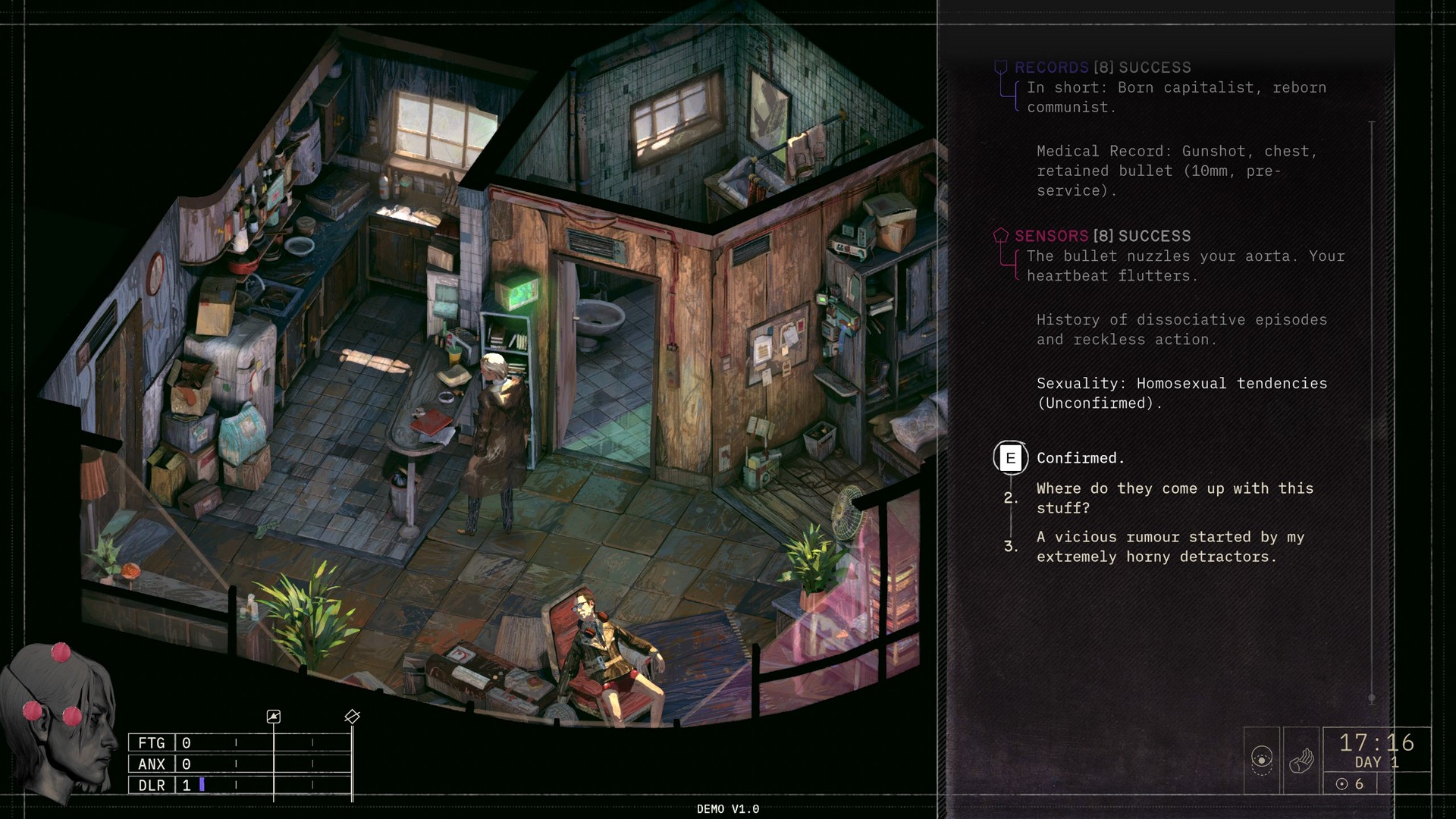Click the RECORDS skill icon
The height and width of the screenshot is (819, 1456).
[x=999, y=67]
